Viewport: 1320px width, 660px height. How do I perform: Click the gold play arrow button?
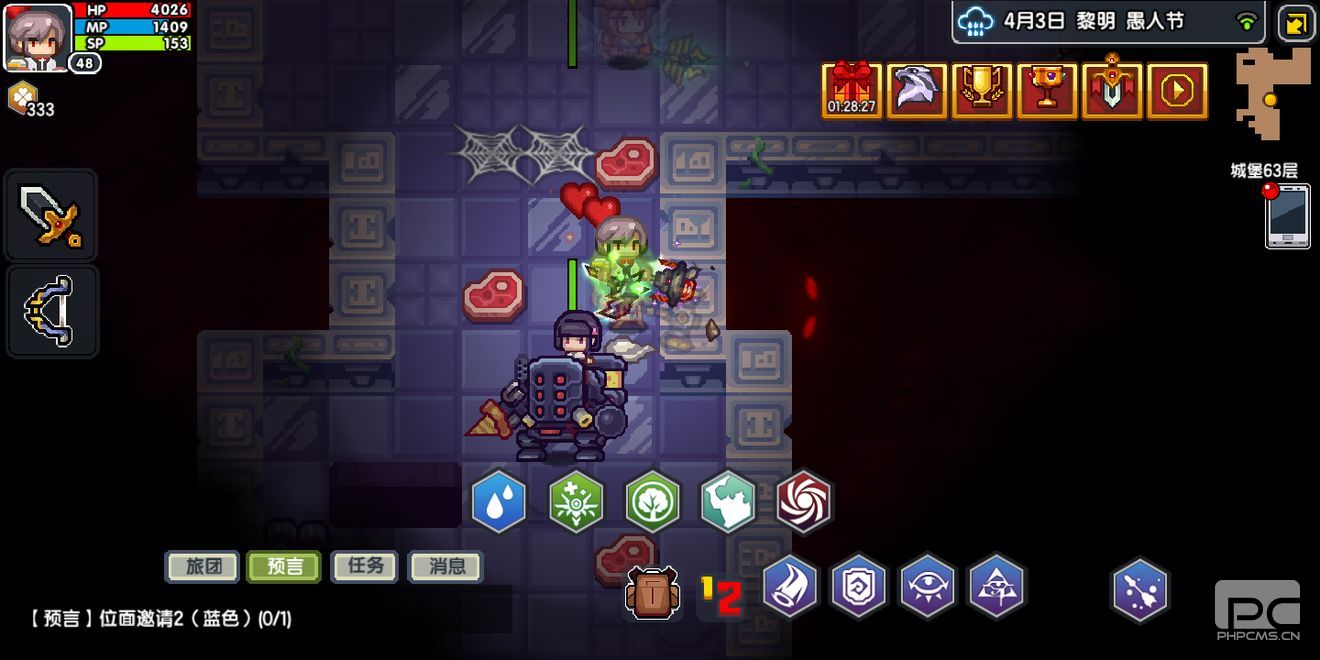click(1177, 91)
